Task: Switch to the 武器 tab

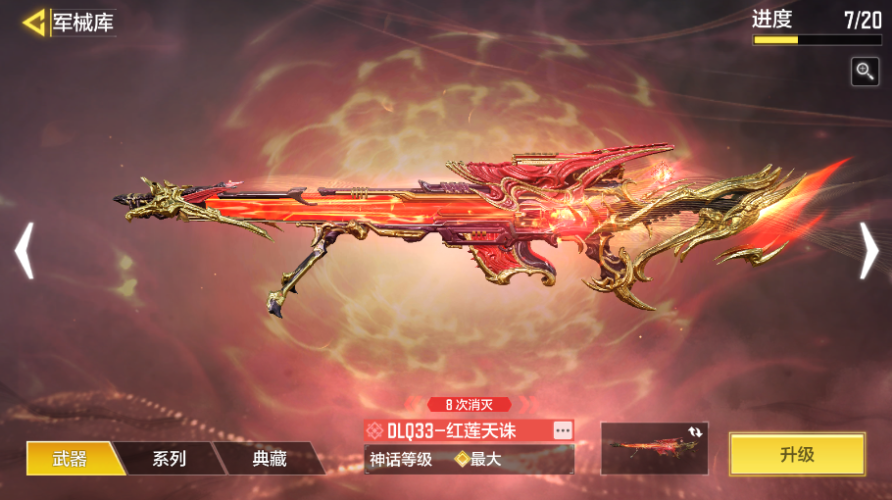Action: [x=70, y=458]
